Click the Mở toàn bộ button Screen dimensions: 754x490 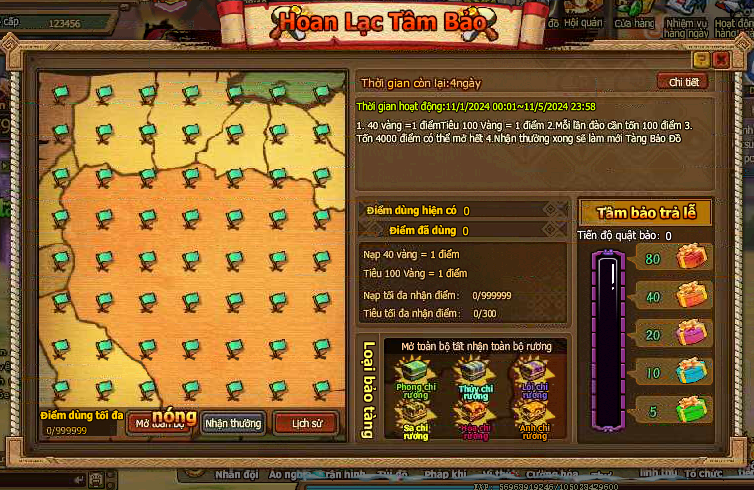160,423
